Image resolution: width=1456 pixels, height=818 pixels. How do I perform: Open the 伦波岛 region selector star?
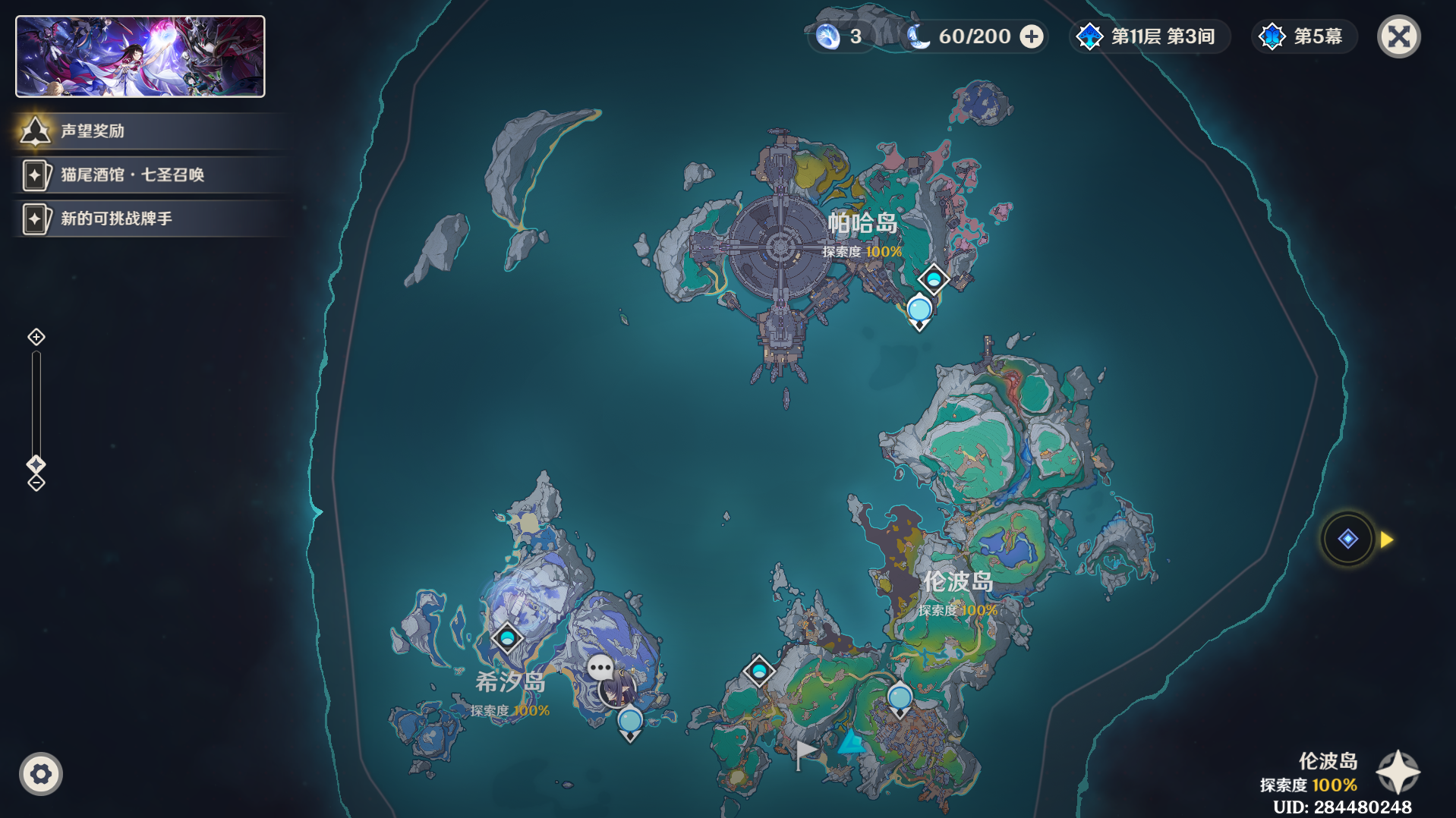[x=1398, y=772]
